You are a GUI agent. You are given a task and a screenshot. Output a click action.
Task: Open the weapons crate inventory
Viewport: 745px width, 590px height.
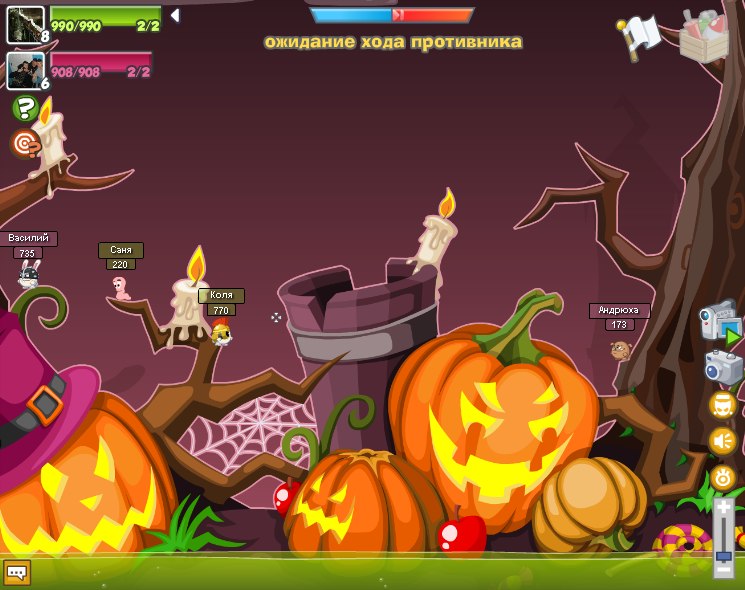coord(704,36)
